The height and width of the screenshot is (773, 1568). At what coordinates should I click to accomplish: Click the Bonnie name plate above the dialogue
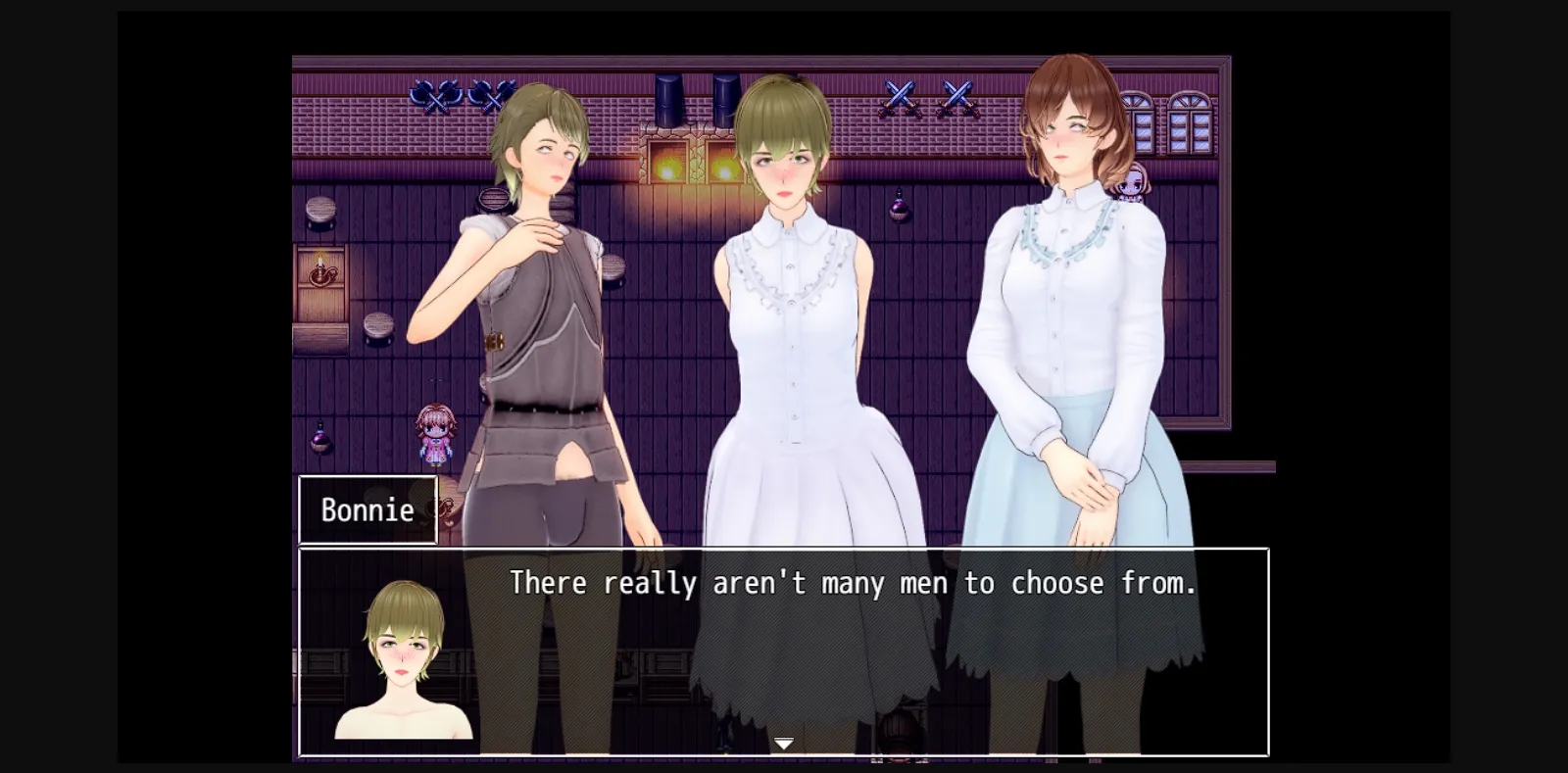(x=367, y=509)
